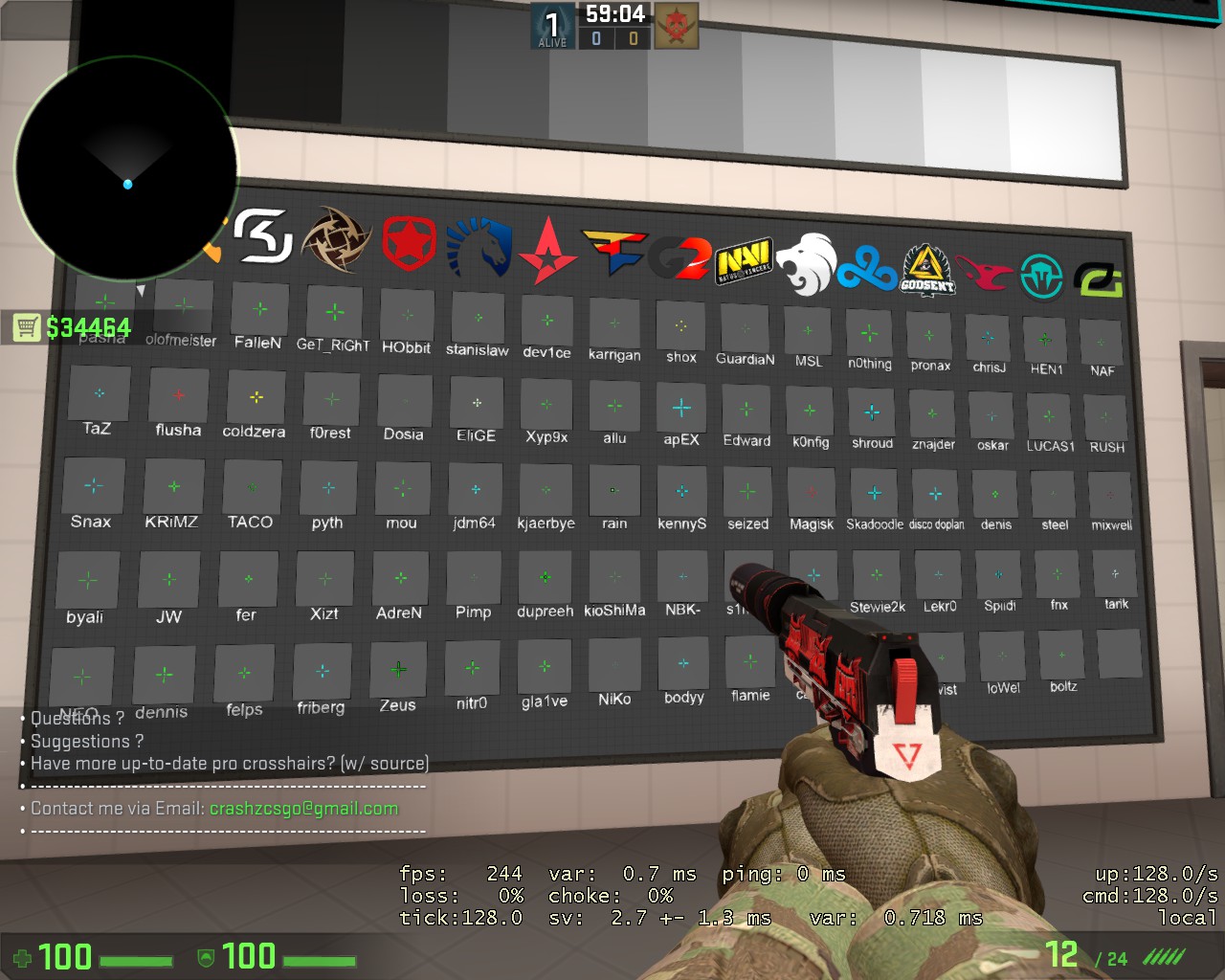Select the Gambit Esports logo
This screenshot has width=1225, height=980.
(x=408, y=243)
